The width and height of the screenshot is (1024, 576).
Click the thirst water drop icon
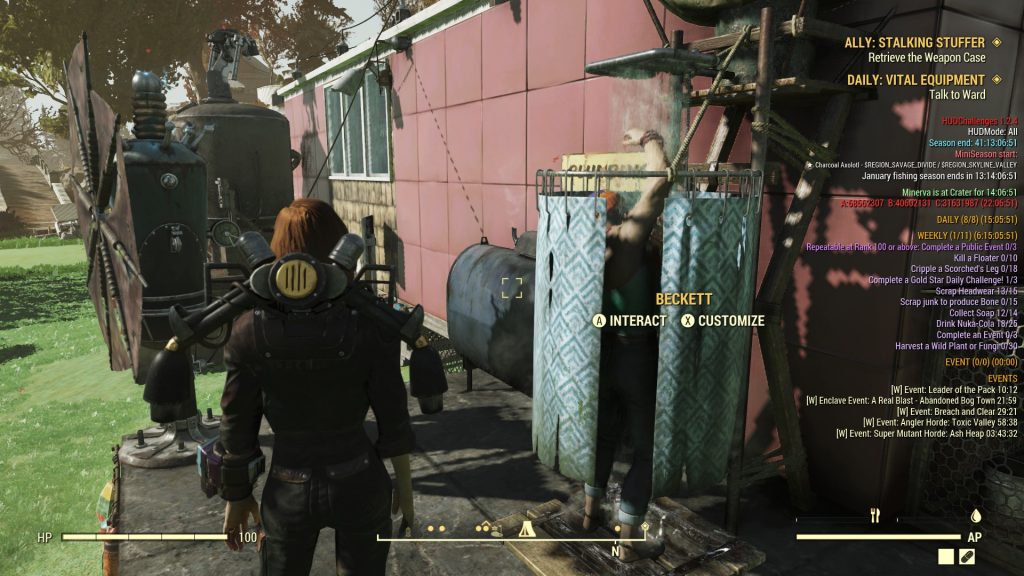click(x=975, y=516)
